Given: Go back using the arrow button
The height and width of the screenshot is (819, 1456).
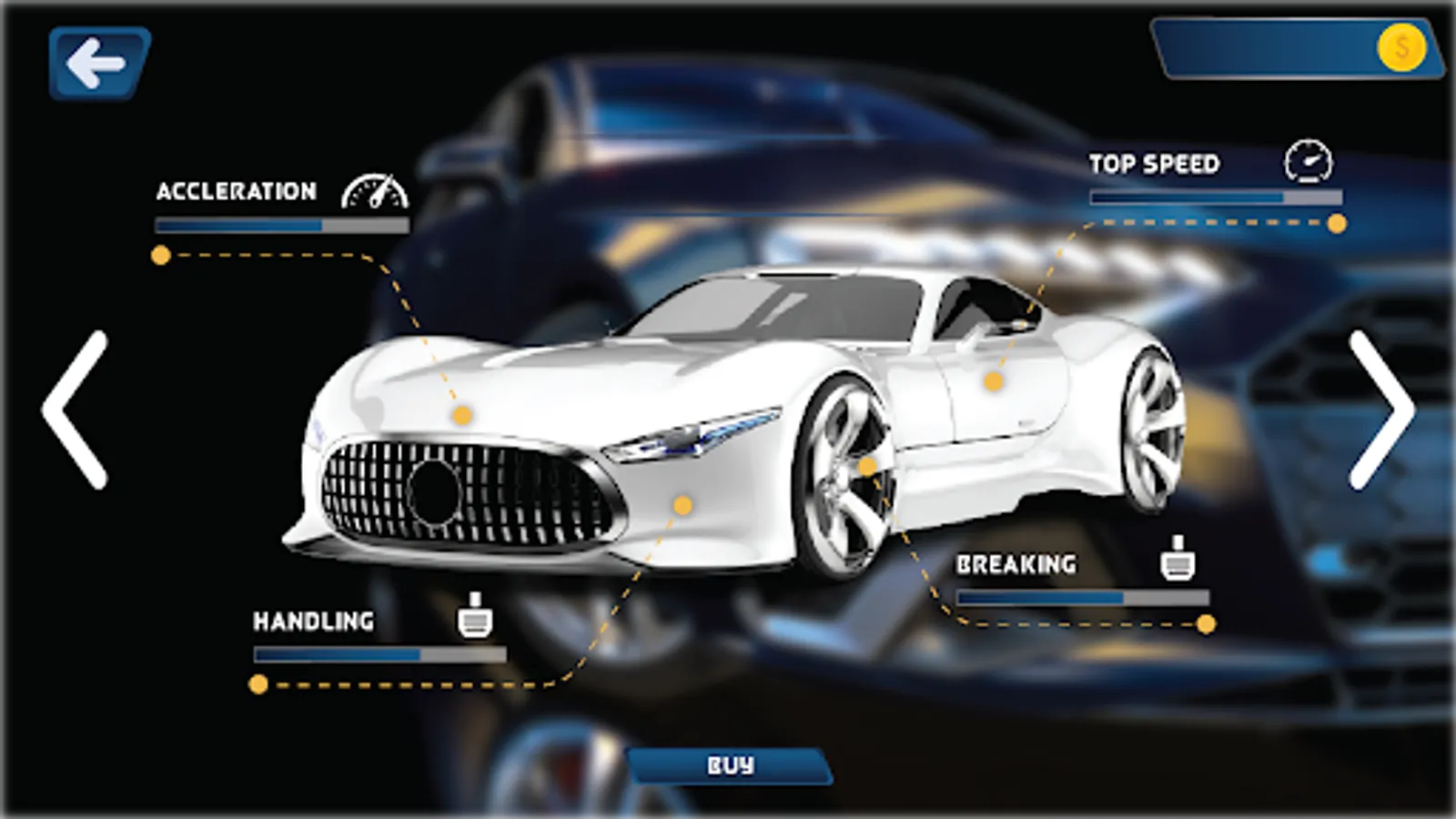Looking at the screenshot, I should pos(98,63).
